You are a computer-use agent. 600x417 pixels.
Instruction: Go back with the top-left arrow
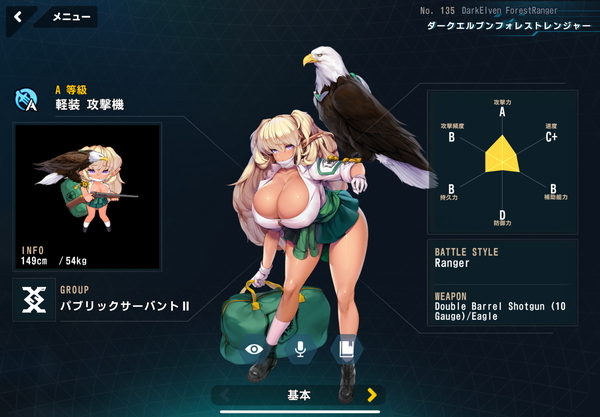(18, 17)
